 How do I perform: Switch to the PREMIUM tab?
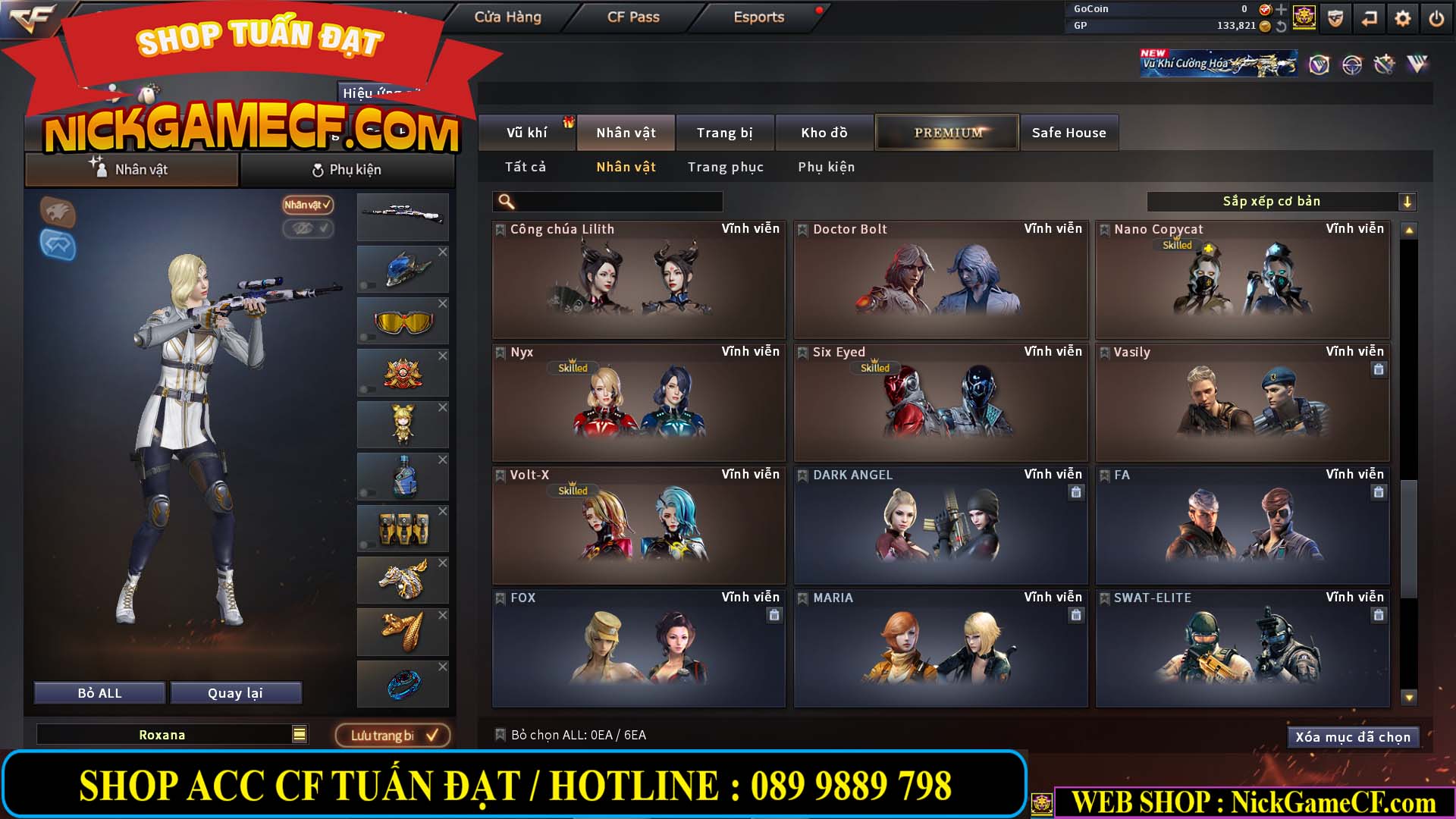tap(946, 132)
